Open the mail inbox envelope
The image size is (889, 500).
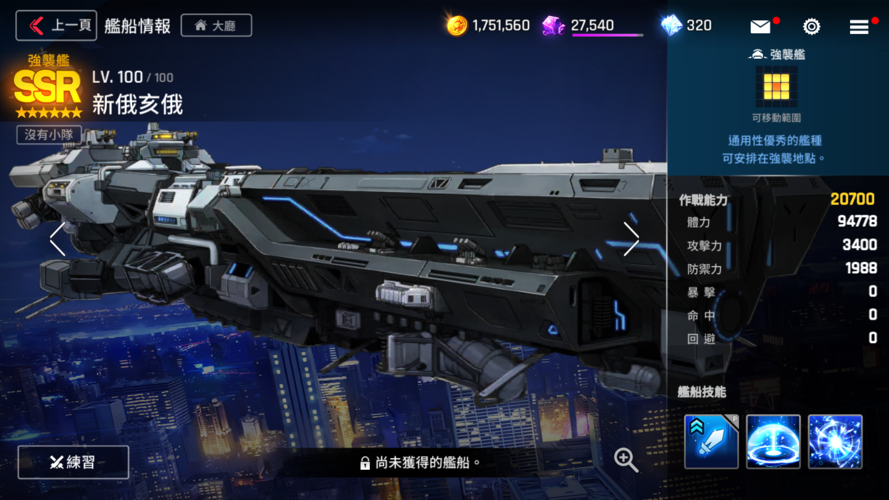point(762,27)
